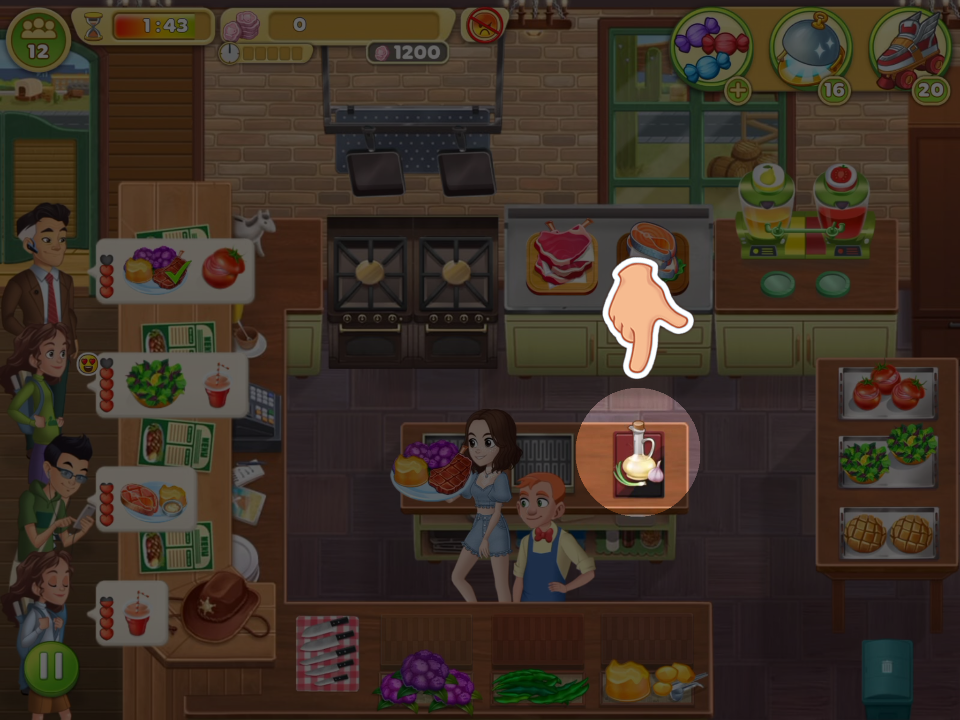Screen dimensions: 960x720
Task: Activate the candy booster
Action: pos(711,46)
